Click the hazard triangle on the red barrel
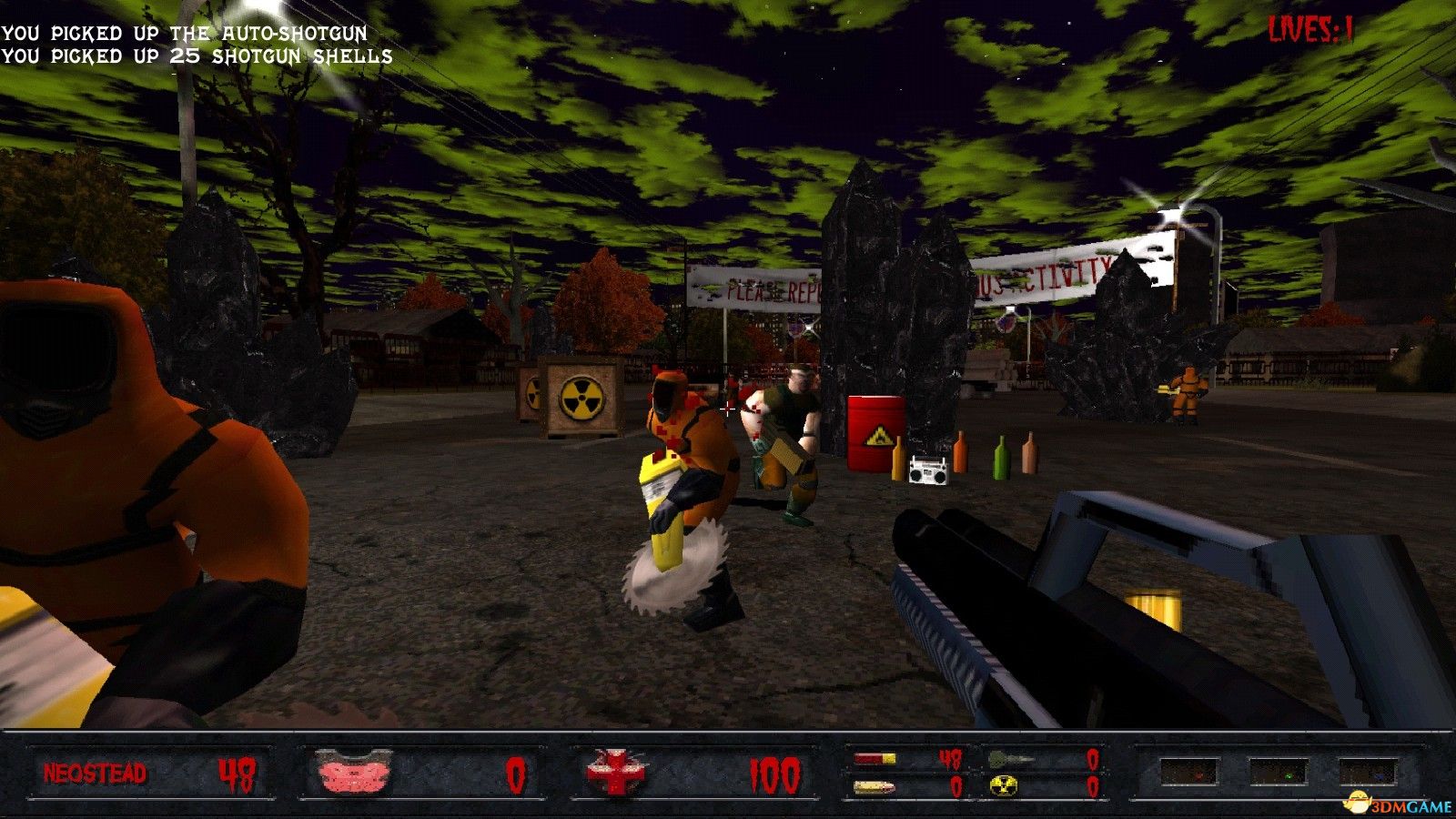The height and width of the screenshot is (819, 1456). 879,437
